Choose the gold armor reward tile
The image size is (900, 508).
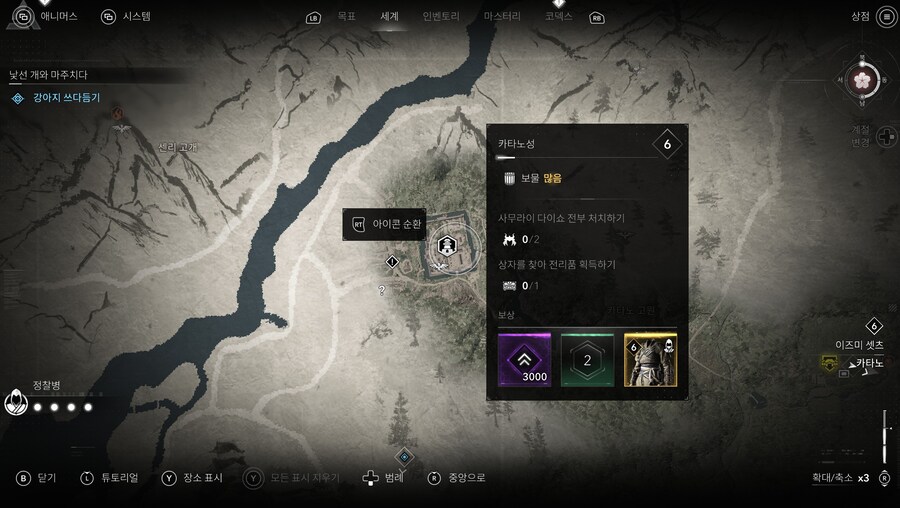[x=650, y=360]
